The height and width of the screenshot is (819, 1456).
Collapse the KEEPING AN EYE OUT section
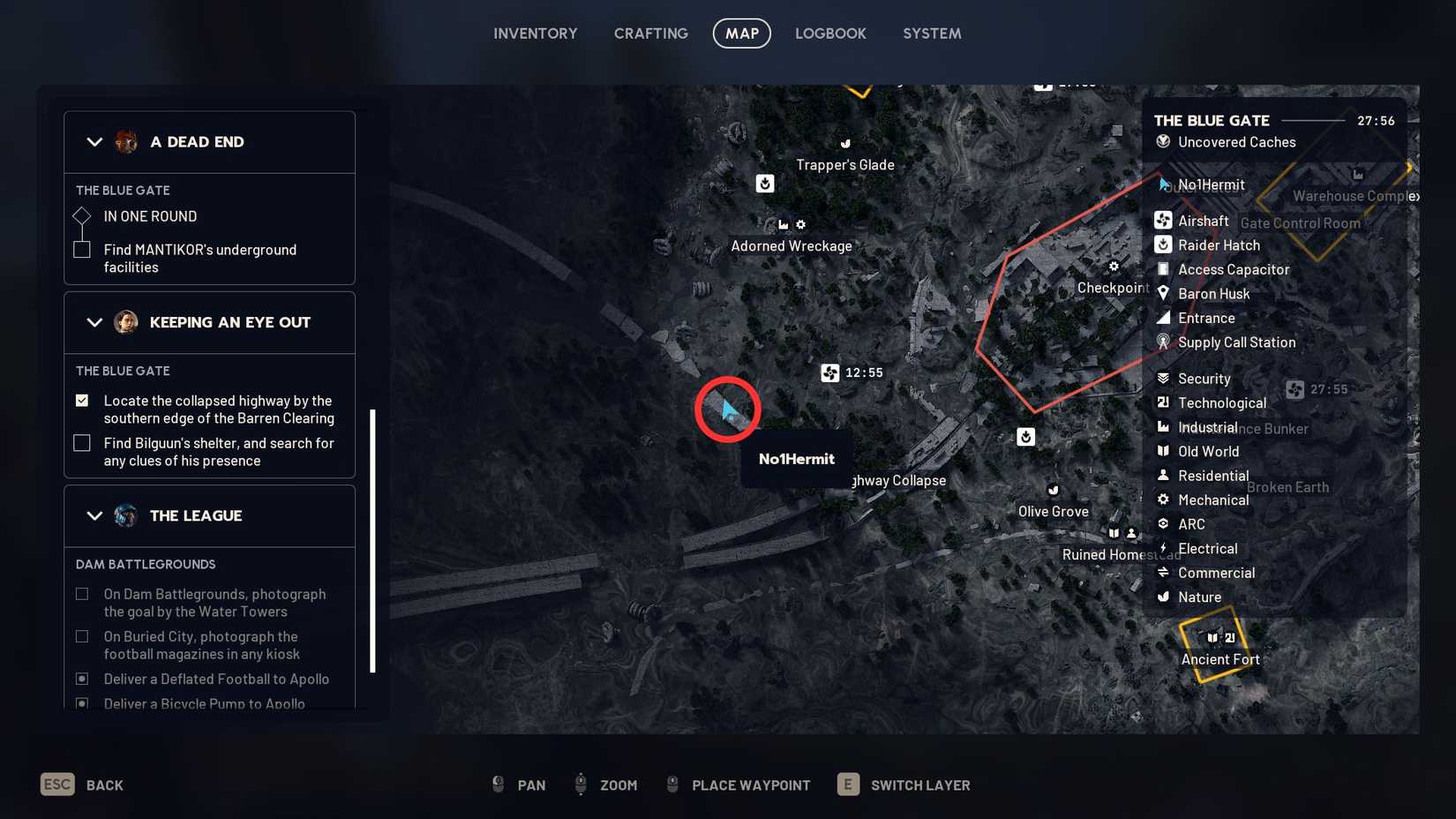pyautogui.click(x=94, y=322)
